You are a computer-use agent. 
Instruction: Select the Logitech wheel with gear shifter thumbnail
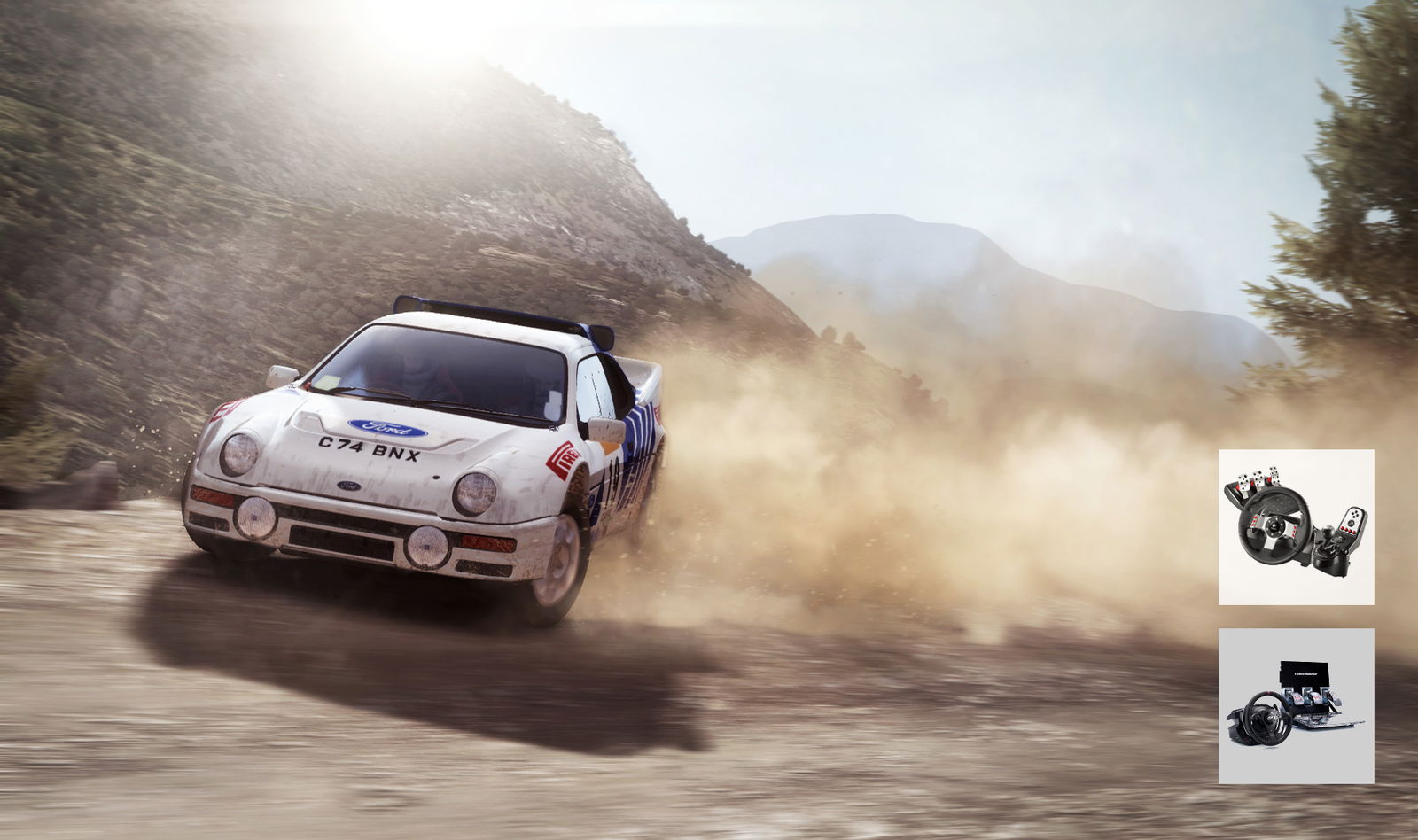(1296, 527)
